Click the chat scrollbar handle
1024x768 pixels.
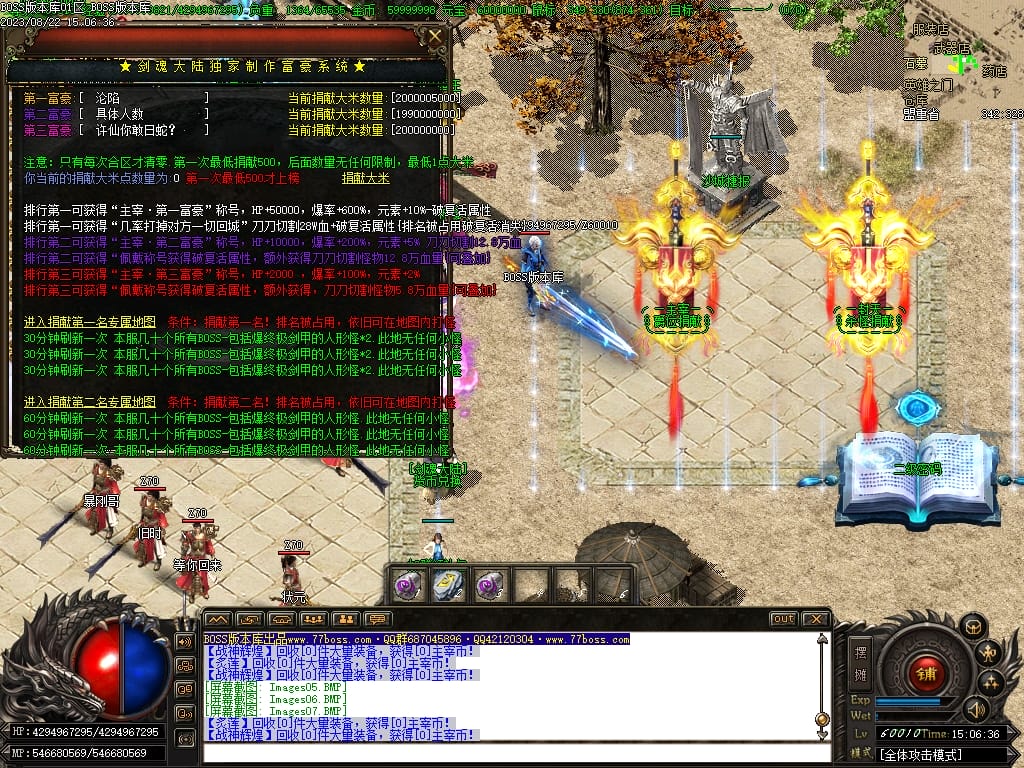822,718
